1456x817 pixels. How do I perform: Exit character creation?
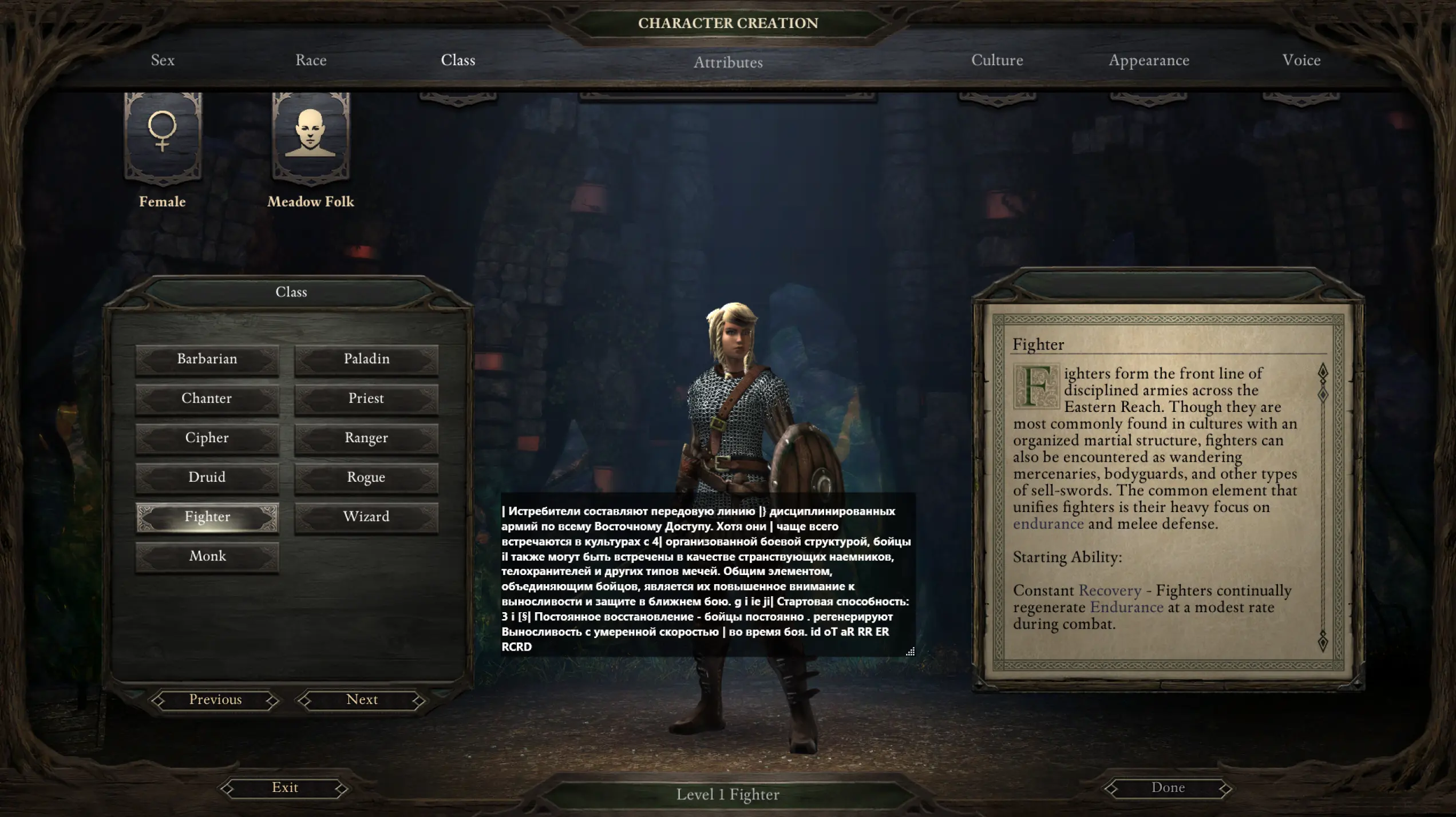coord(284,788)
